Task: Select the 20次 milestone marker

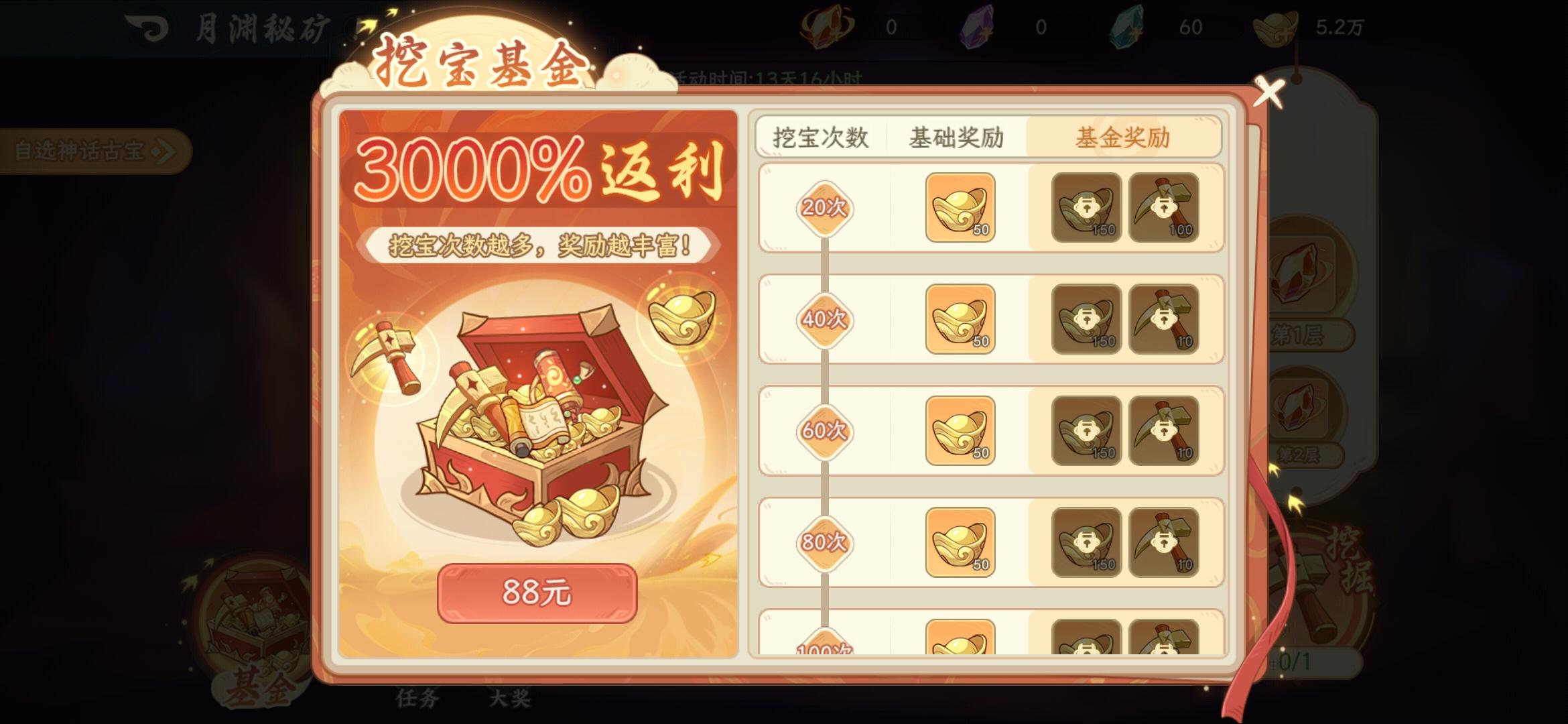Action: [x=823, y=210]
